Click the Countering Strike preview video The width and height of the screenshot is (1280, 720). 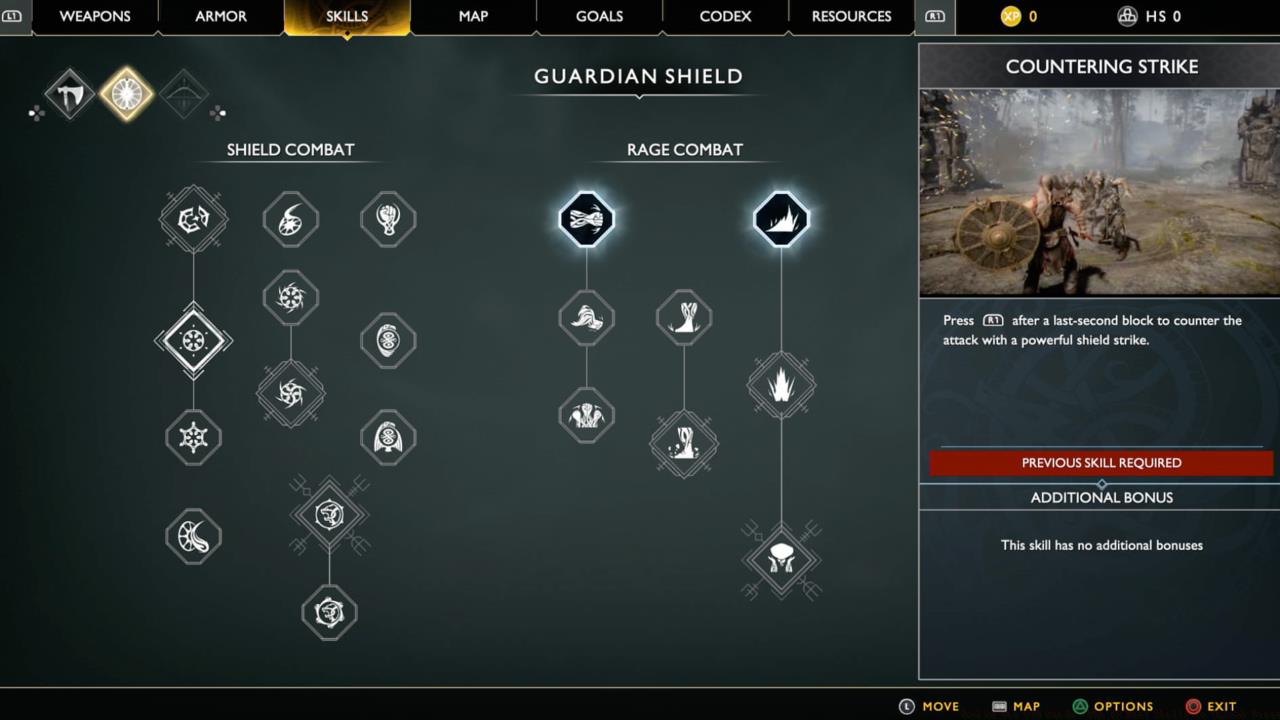1098,192
